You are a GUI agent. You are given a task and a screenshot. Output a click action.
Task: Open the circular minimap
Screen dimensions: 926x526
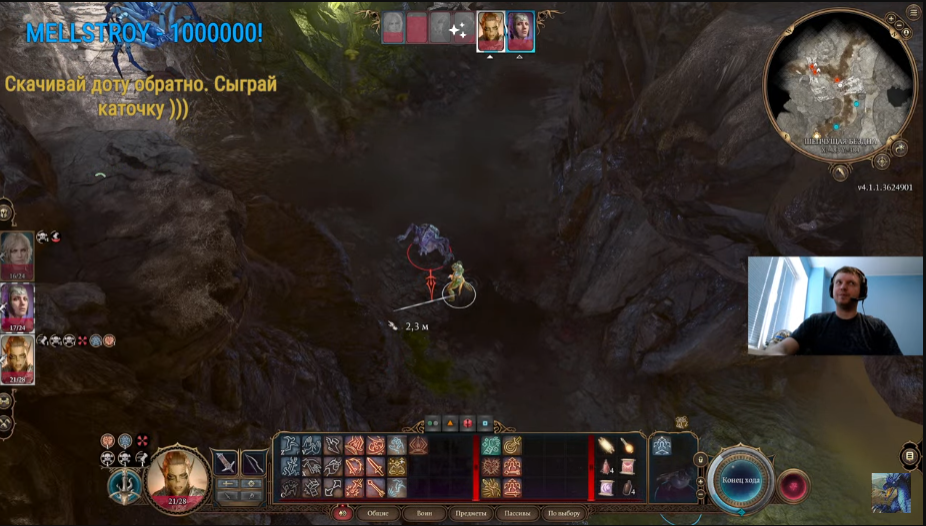pos(839,83)
